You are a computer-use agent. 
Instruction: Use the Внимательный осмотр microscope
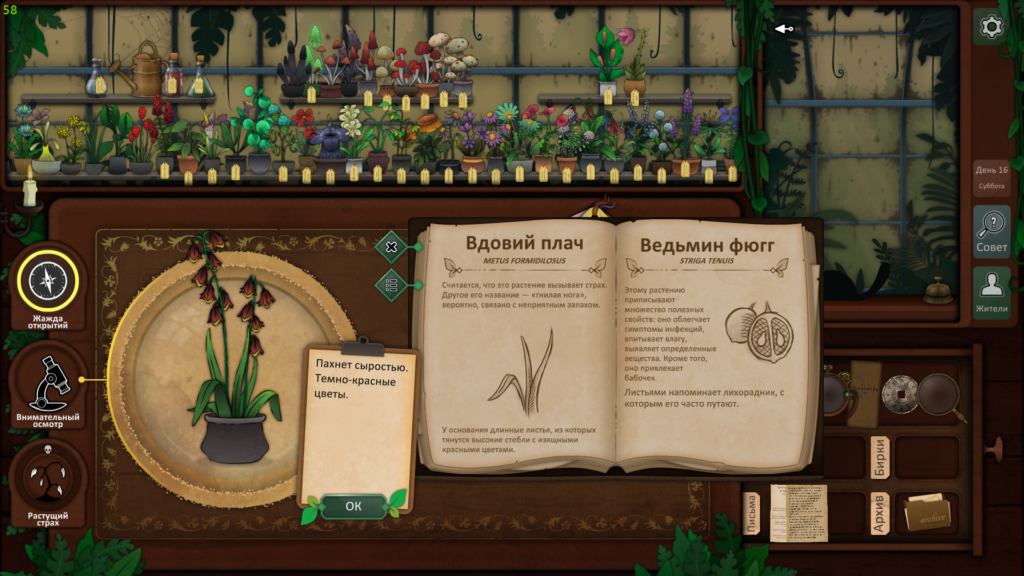coord(47,385)
